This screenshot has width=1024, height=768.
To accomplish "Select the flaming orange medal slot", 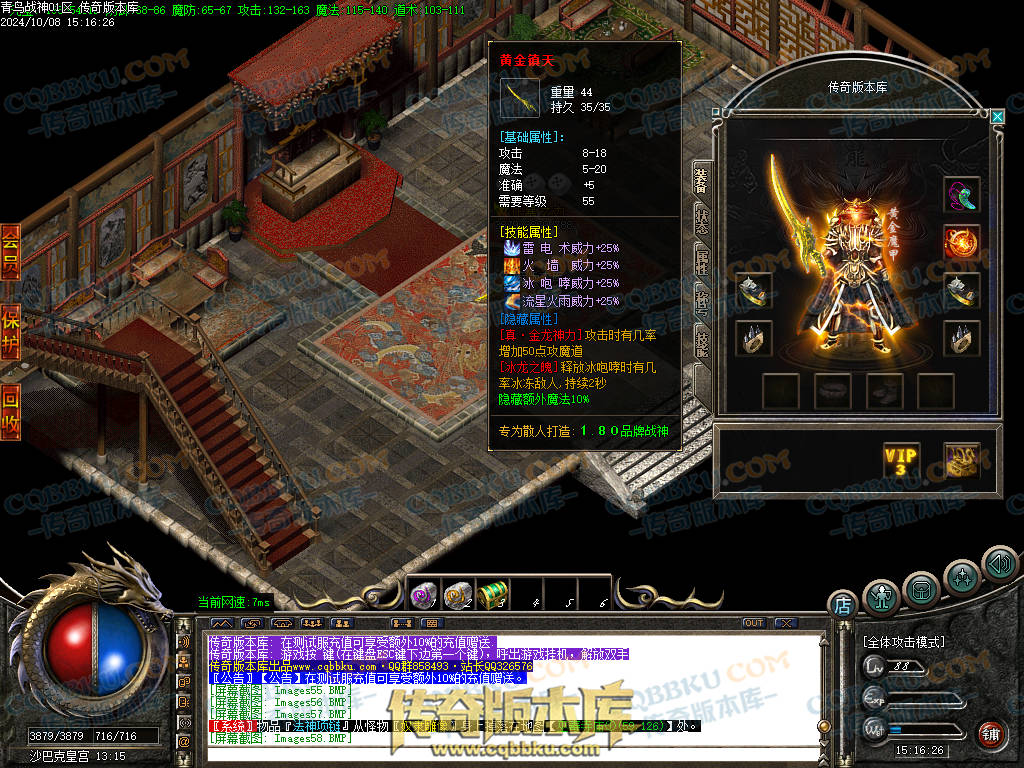I will 962,241.
